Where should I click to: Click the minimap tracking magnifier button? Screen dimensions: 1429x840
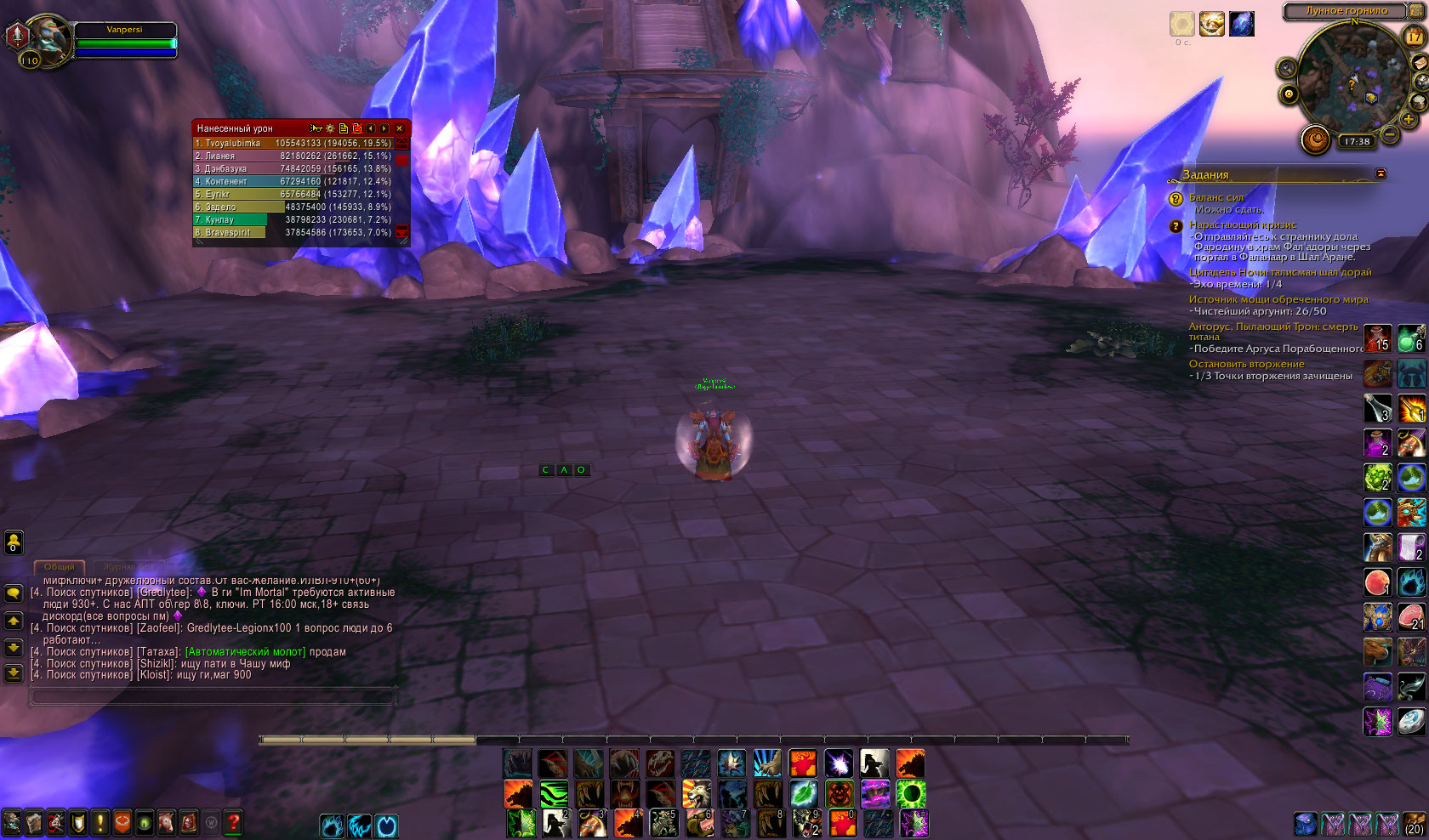point(1286,68)
